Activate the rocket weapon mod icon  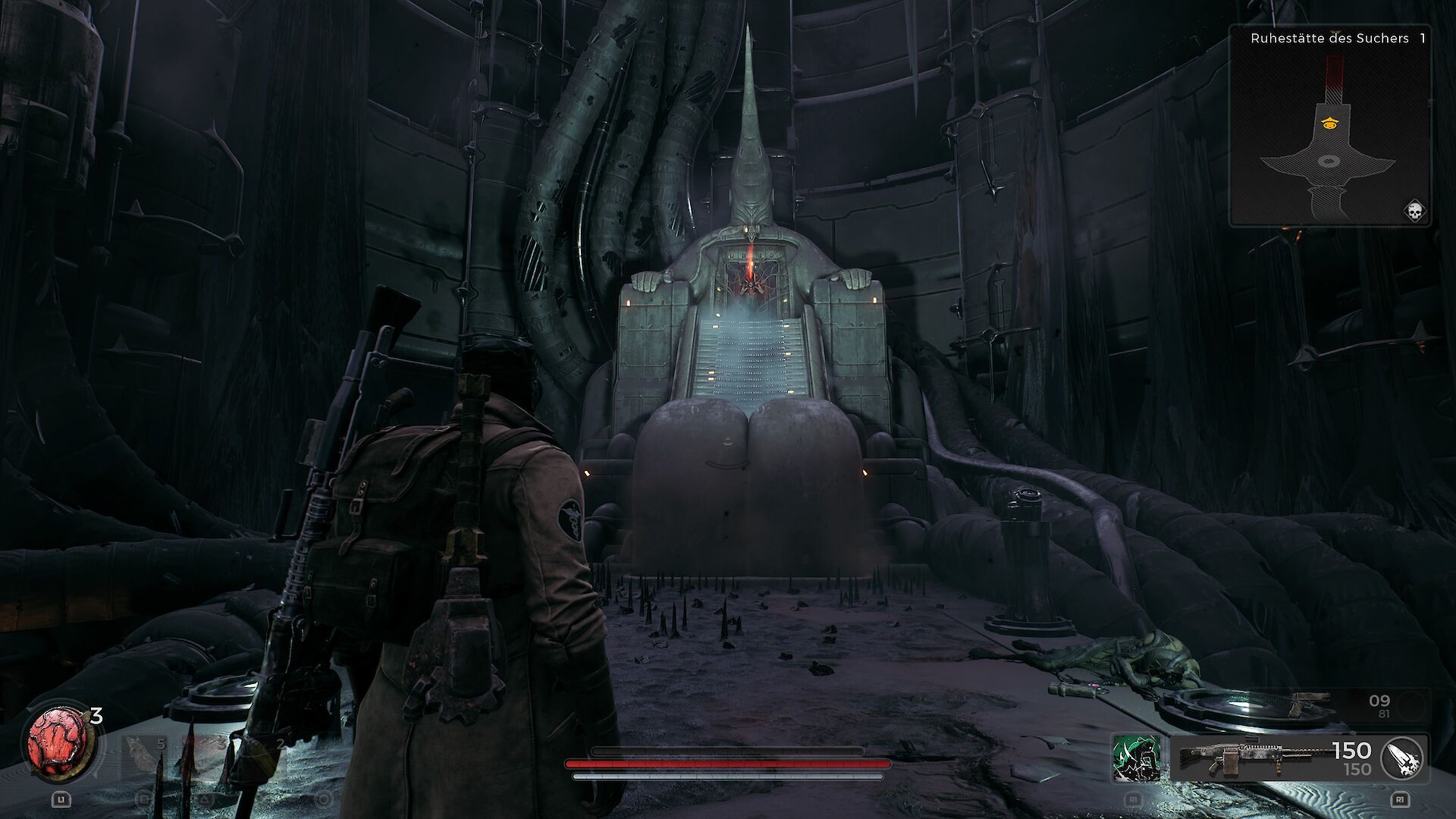coord(1403,758)
